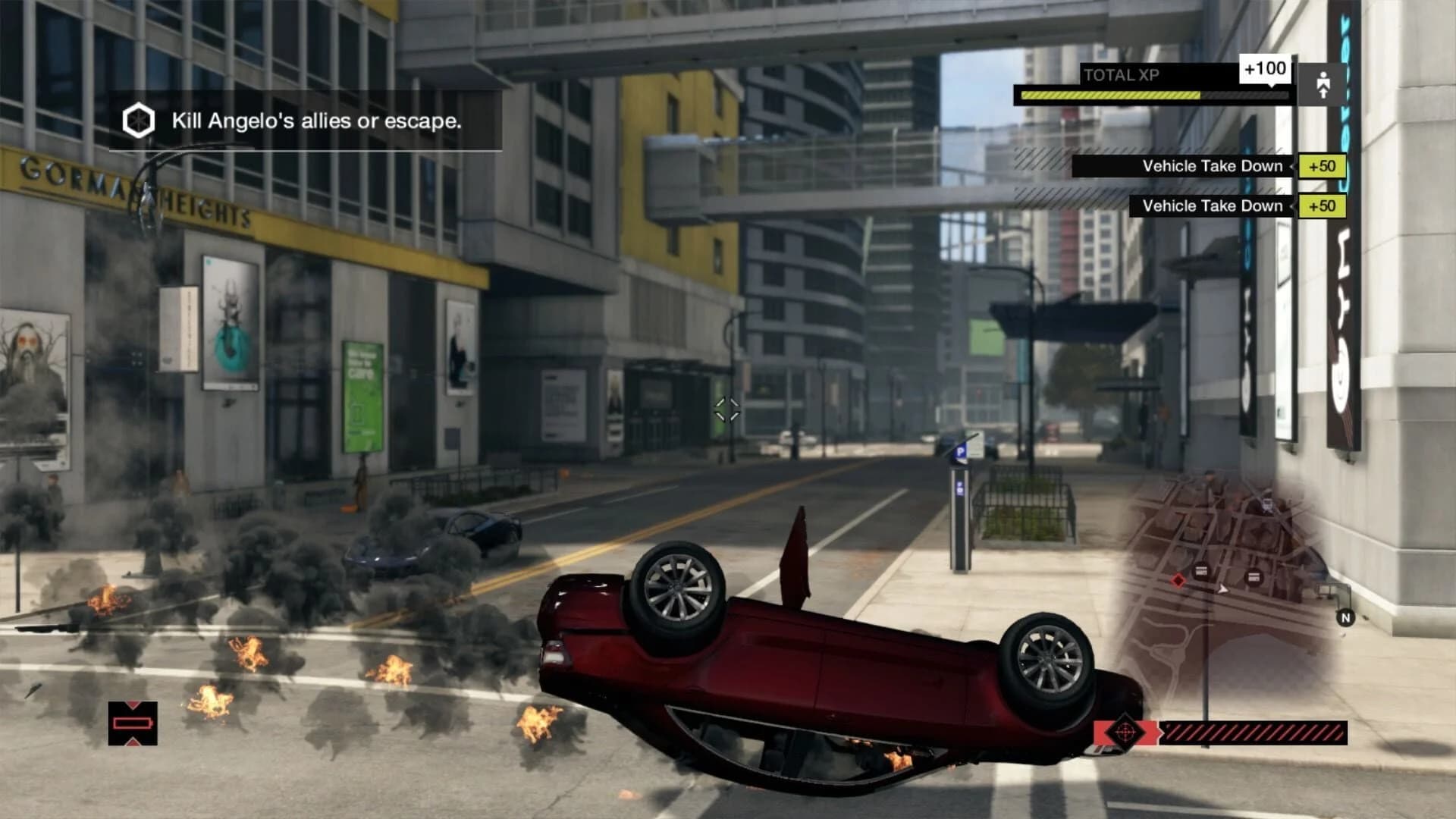Screen dimensions: 1456x819
Task: Toggle the upper red arrow on the battery indicator
Action: [x=132, y=704]
